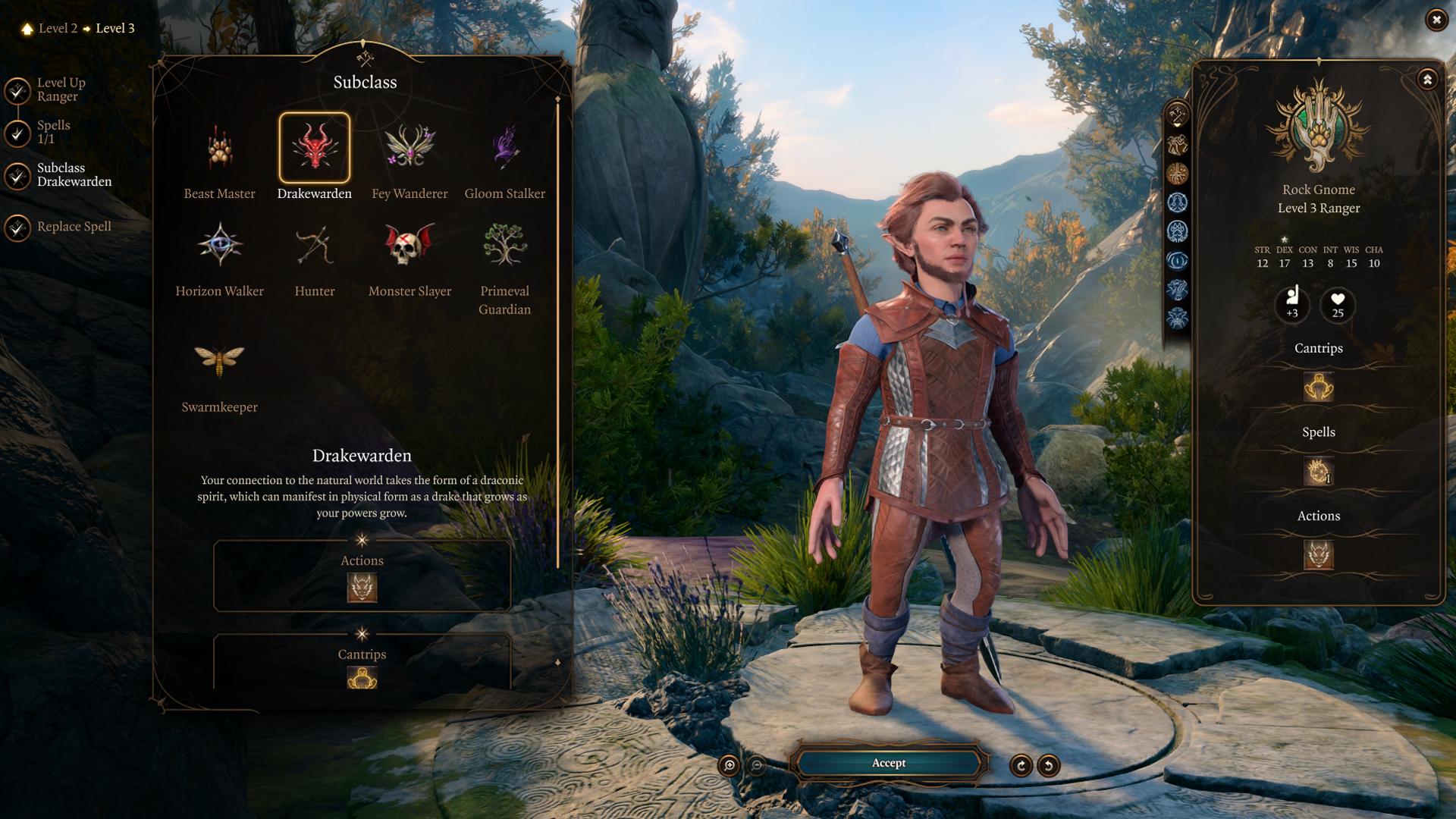Choose the Drakewarden subclass icon

tap(315, 148)
